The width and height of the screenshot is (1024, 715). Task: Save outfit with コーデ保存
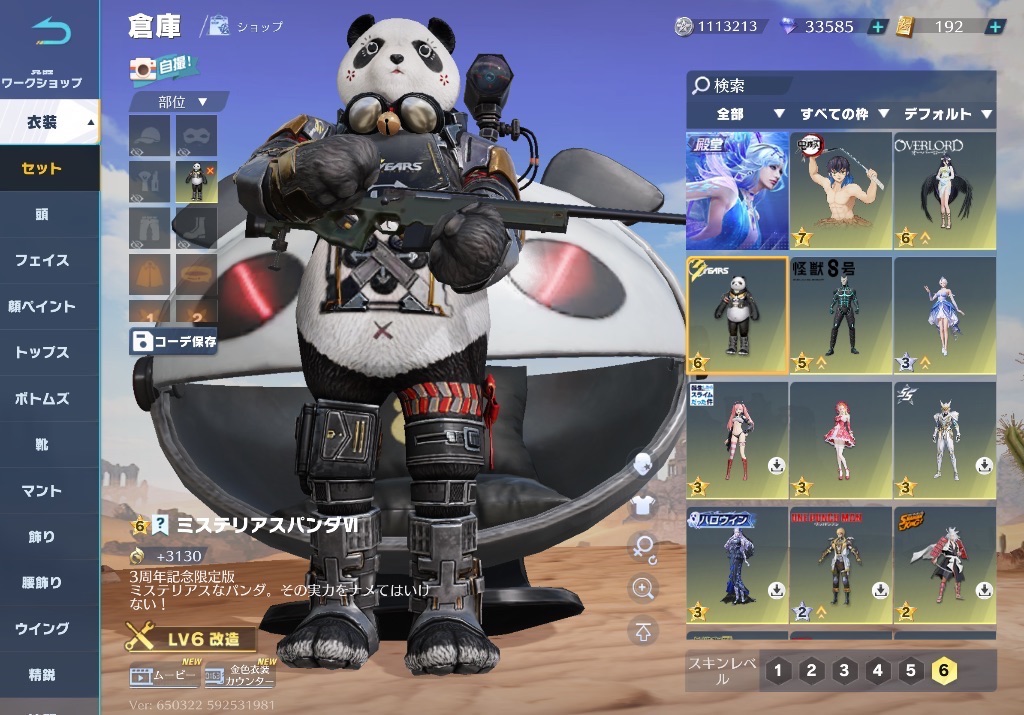tap(174, 341)
